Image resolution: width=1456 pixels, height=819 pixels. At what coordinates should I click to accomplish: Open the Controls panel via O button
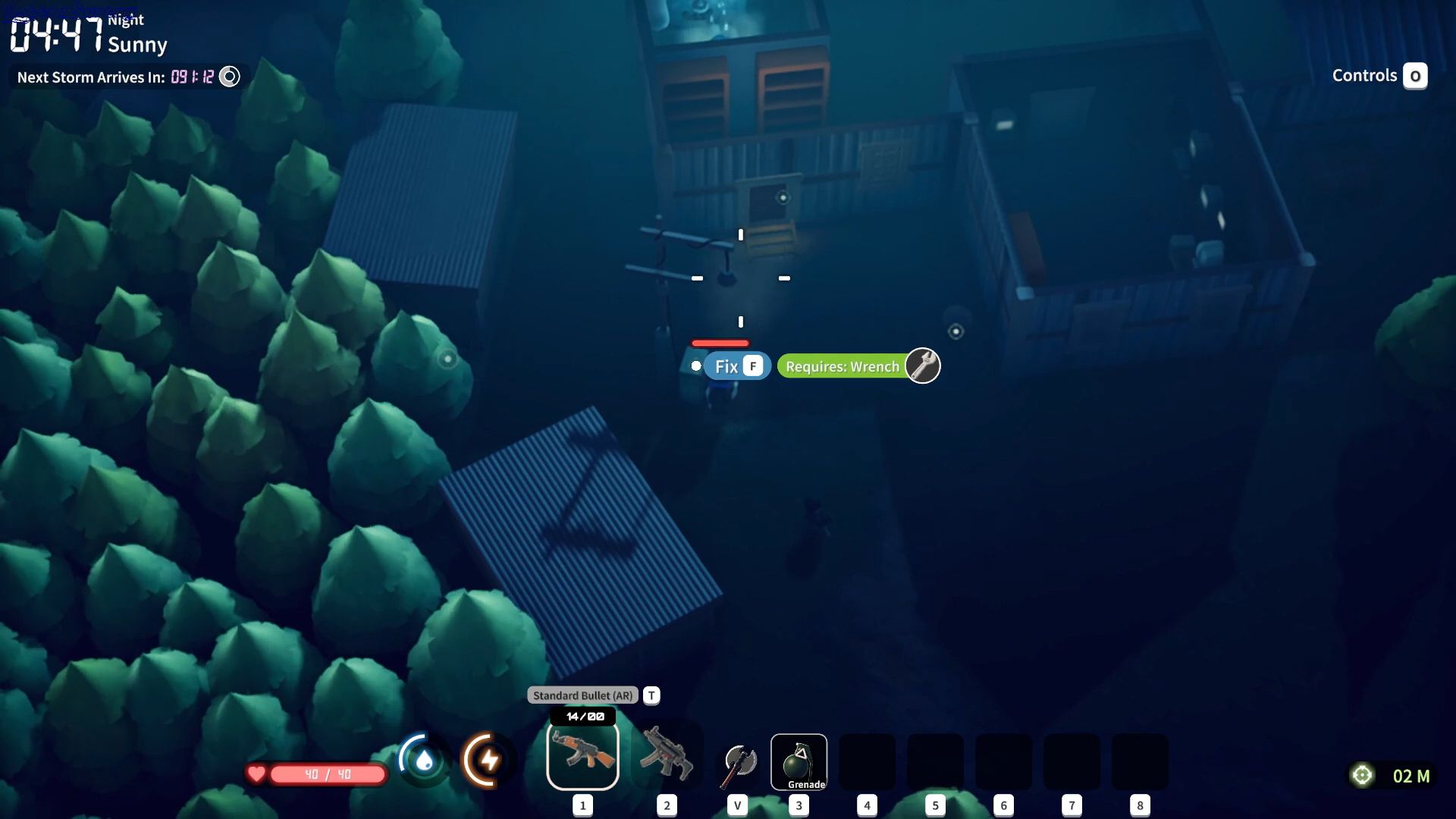(1417, 75)
